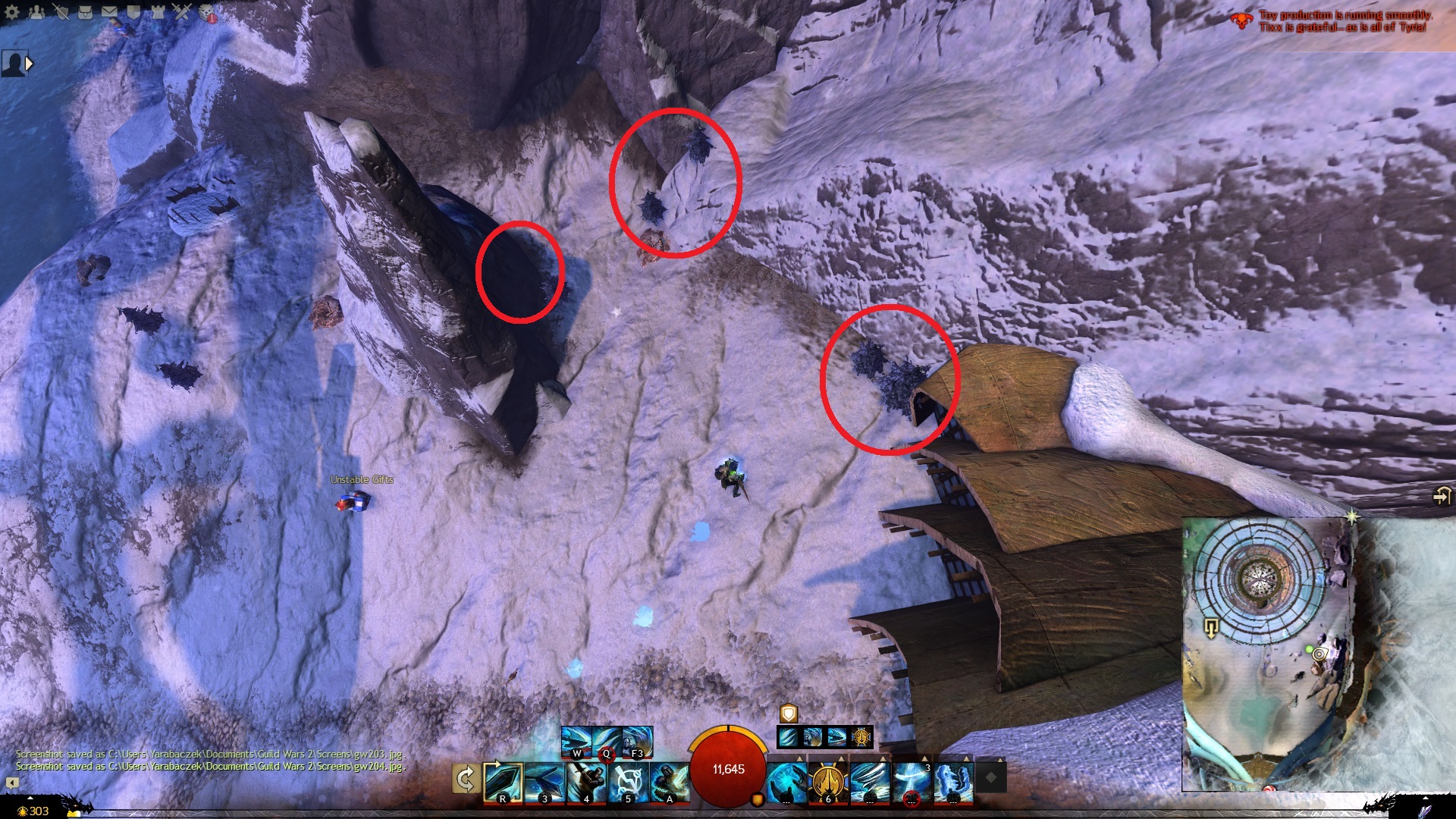Open the Black Lion Trading Post icon

[207, 11]
